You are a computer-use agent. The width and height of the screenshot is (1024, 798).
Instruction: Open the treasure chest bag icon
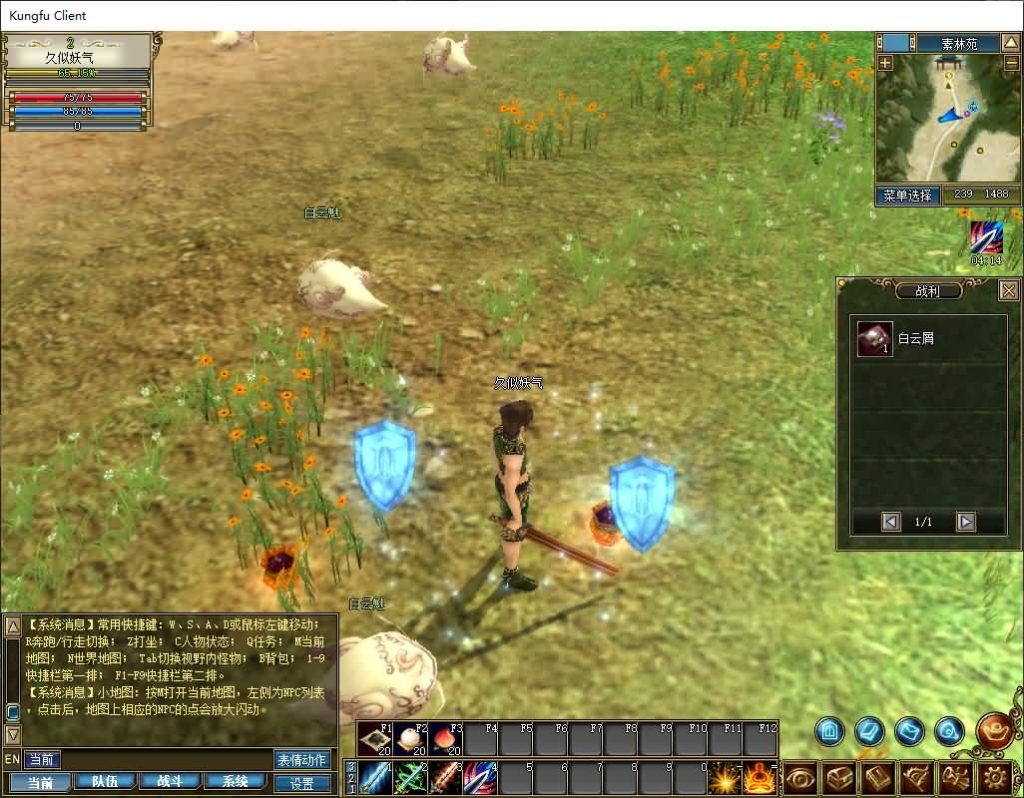click(840, 777)
